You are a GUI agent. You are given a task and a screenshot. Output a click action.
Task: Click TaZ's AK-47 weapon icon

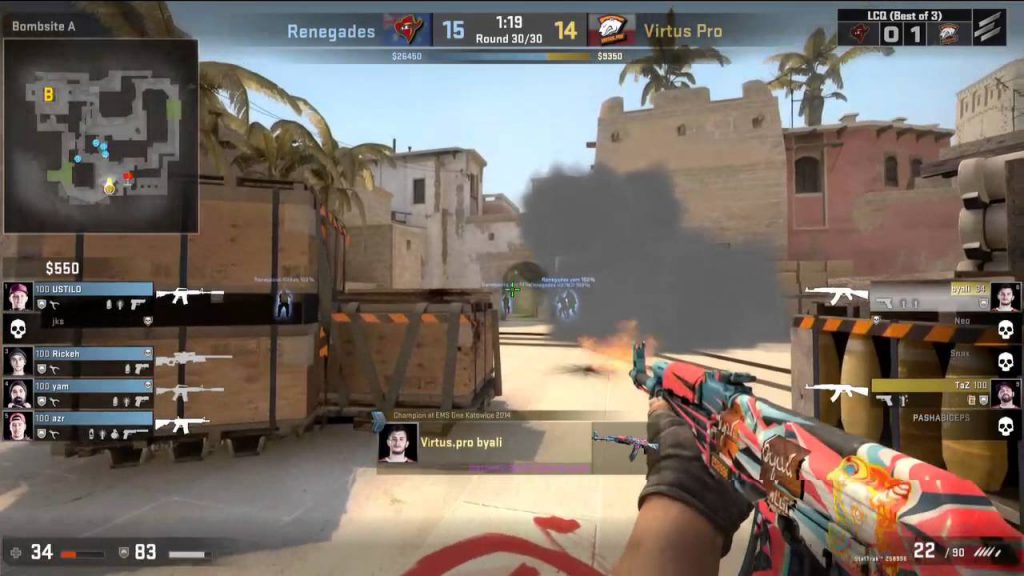pos(838,391)
